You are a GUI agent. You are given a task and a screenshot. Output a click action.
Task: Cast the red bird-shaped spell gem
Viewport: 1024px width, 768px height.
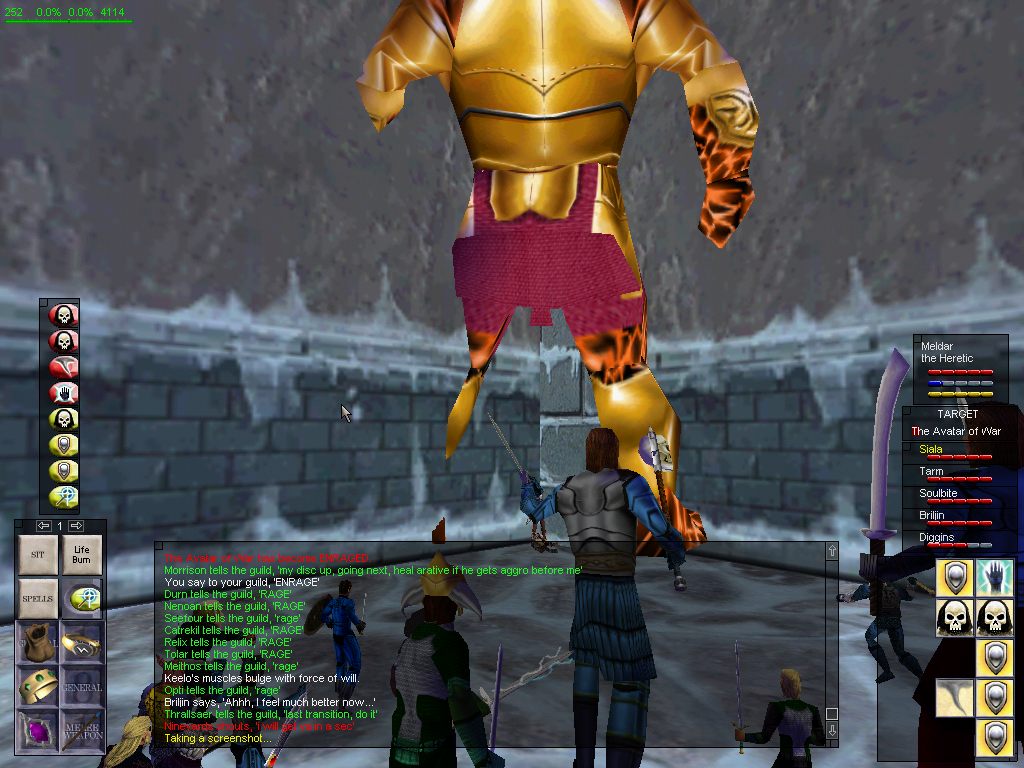point(64,367)
